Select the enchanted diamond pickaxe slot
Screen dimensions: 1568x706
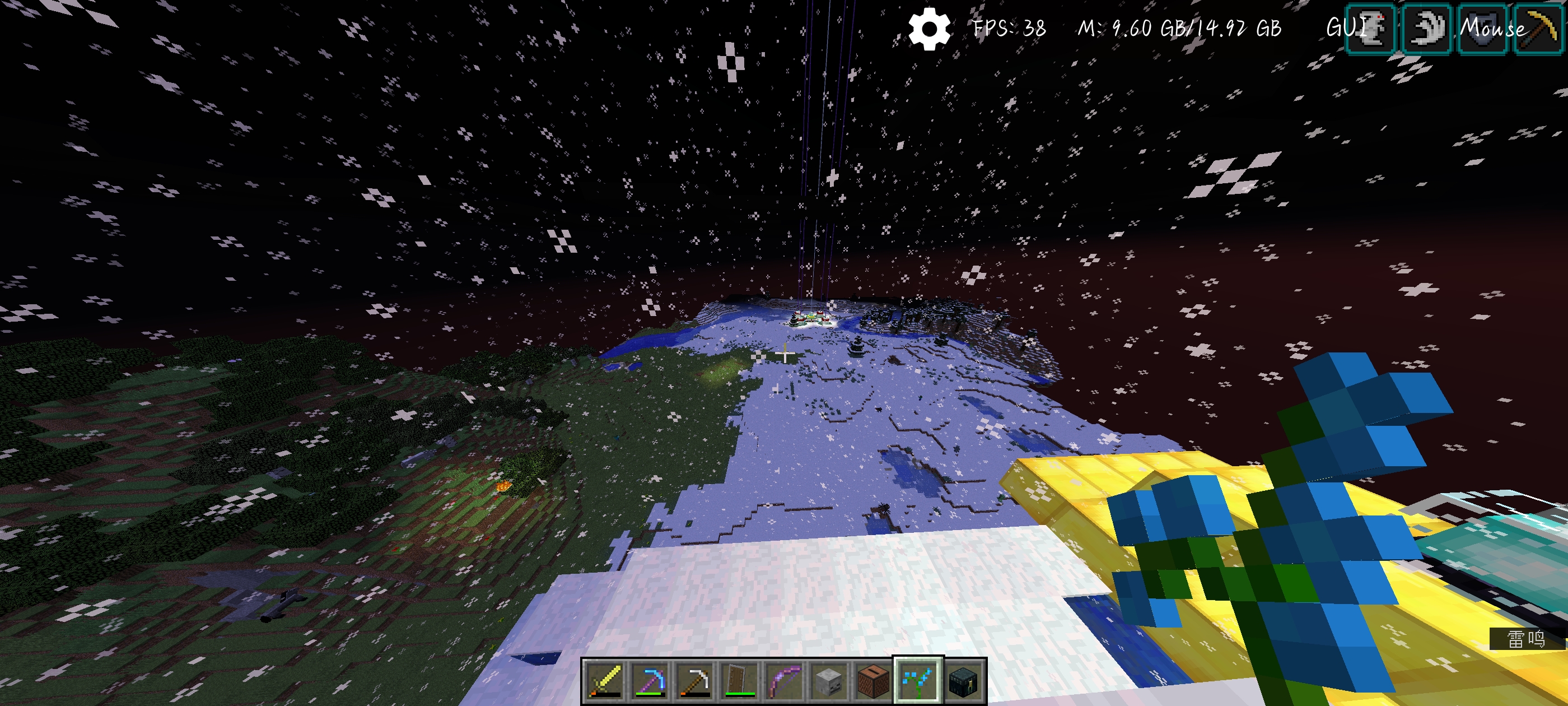click(x=650, y=680)
